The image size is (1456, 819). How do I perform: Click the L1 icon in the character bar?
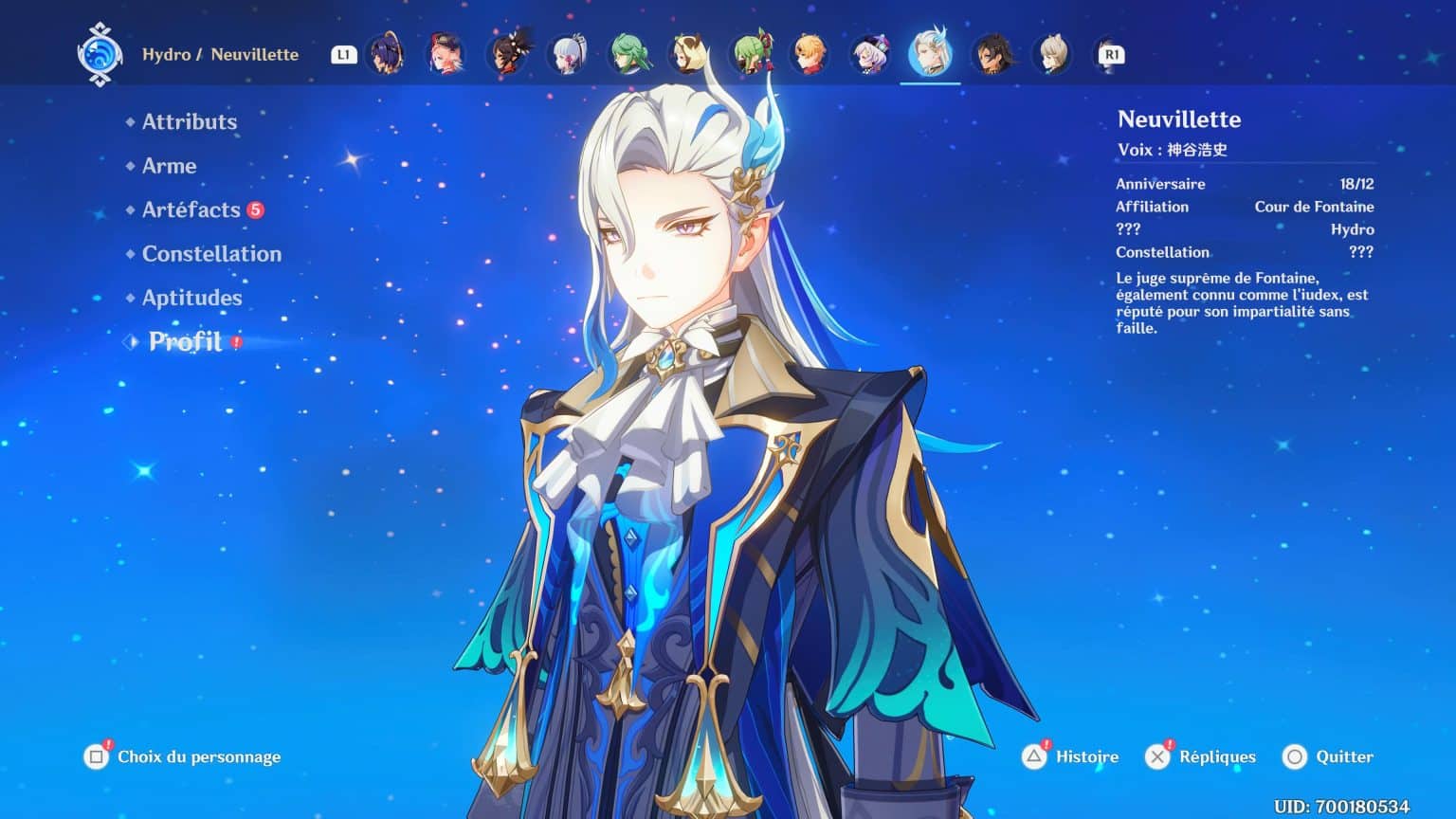[344, 54]
